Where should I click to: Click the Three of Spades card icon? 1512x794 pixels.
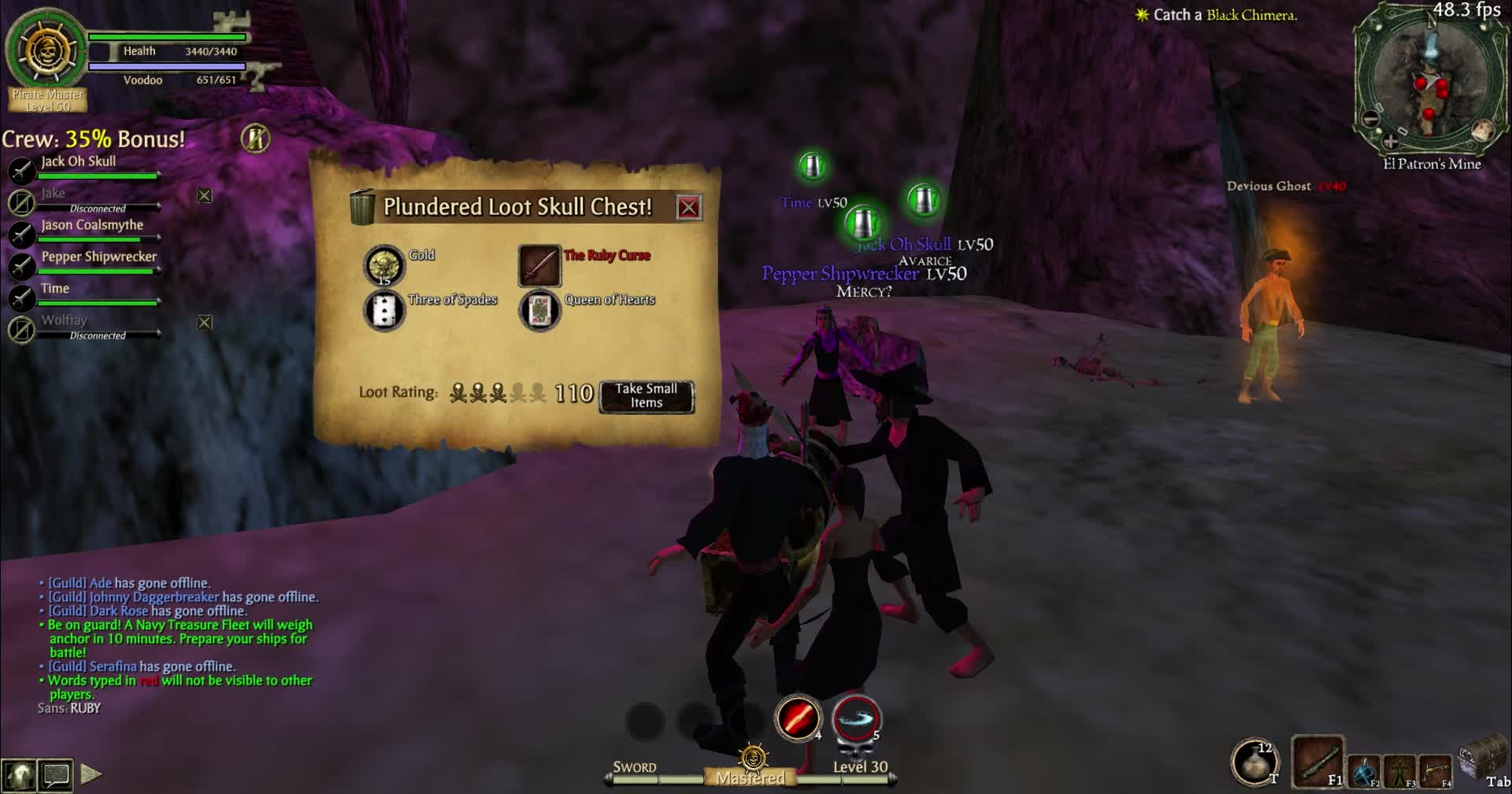(x=385, y=310)
